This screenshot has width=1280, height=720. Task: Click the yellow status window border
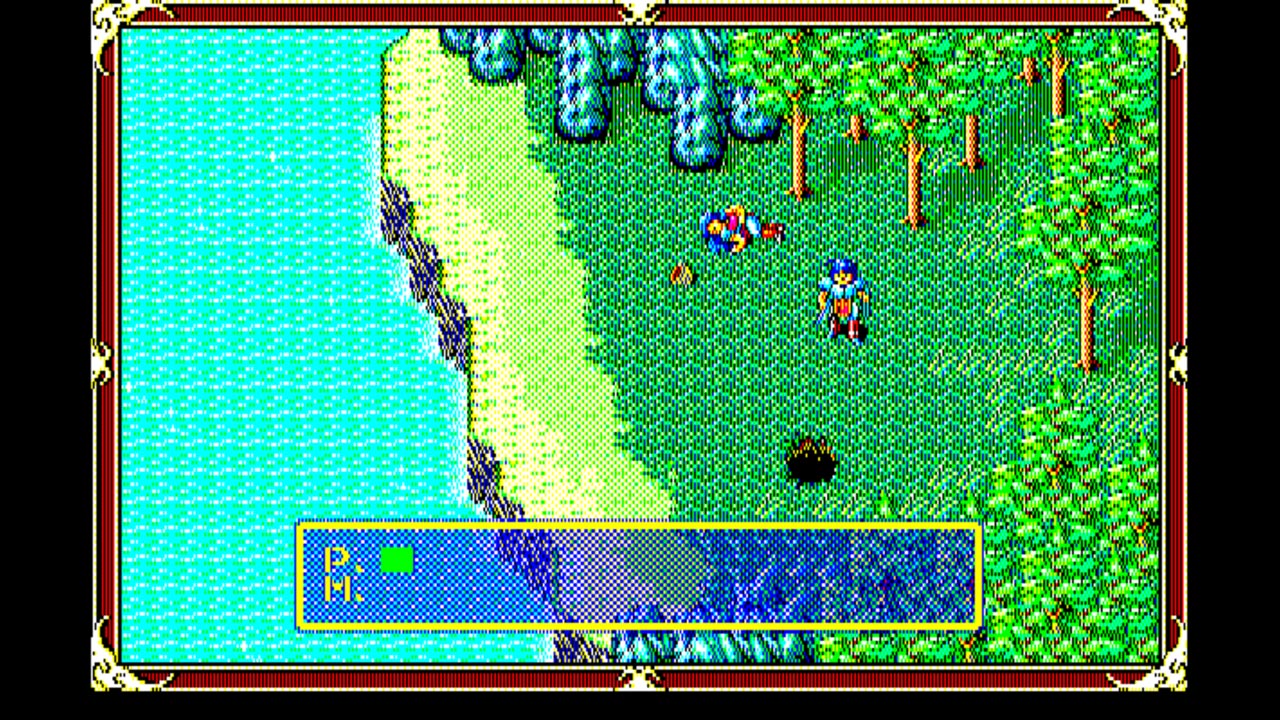click(x=640, y=522)
